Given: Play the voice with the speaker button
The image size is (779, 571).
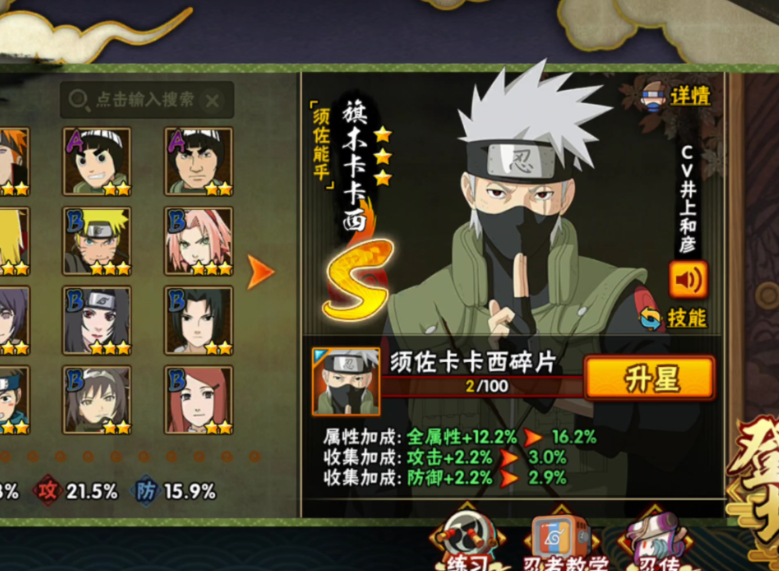Looking at the screenshot, I should [x=688, y=279].
